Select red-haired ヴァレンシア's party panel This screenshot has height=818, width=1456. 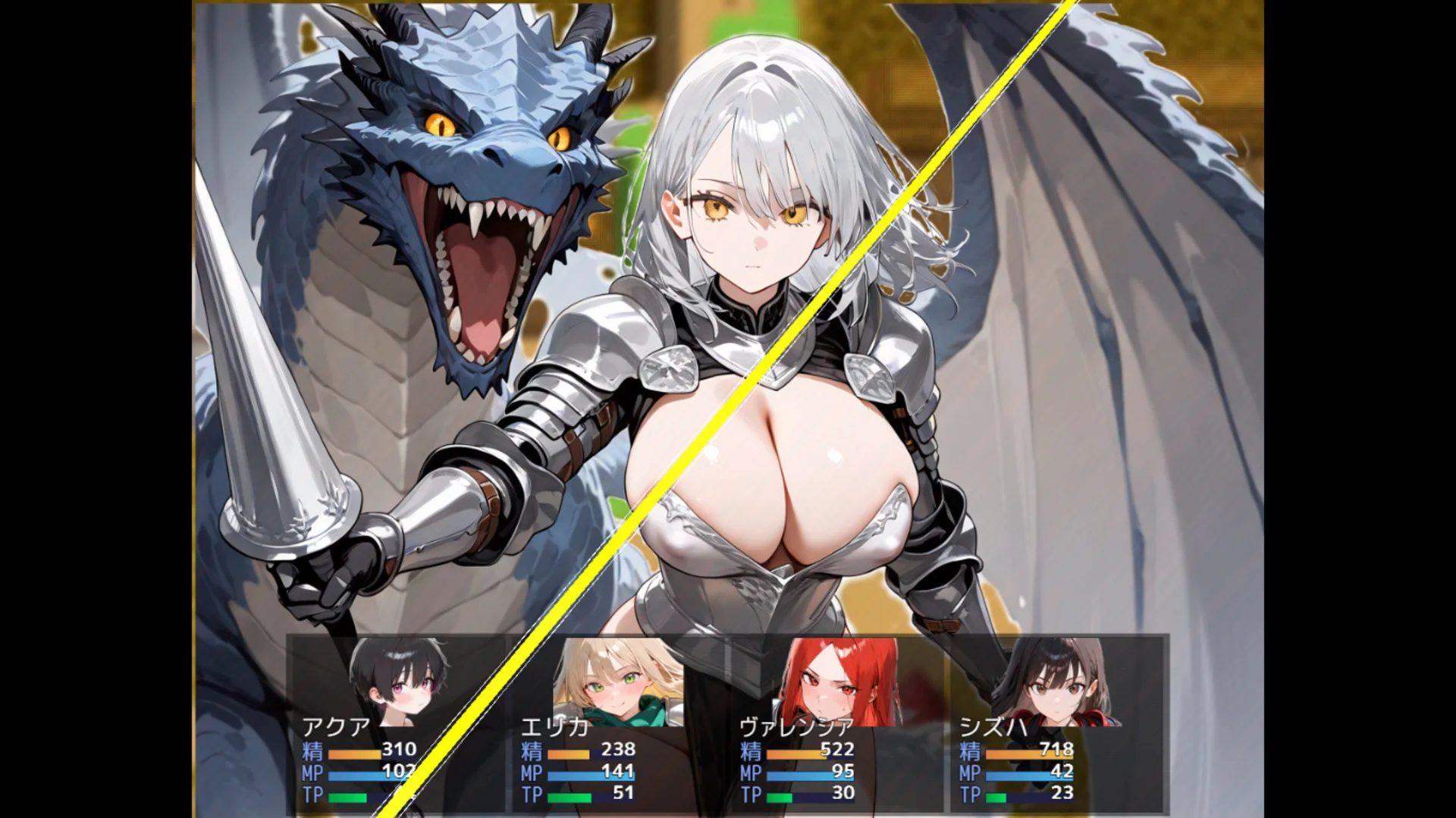pyautogui.click(x=835, y=724)
